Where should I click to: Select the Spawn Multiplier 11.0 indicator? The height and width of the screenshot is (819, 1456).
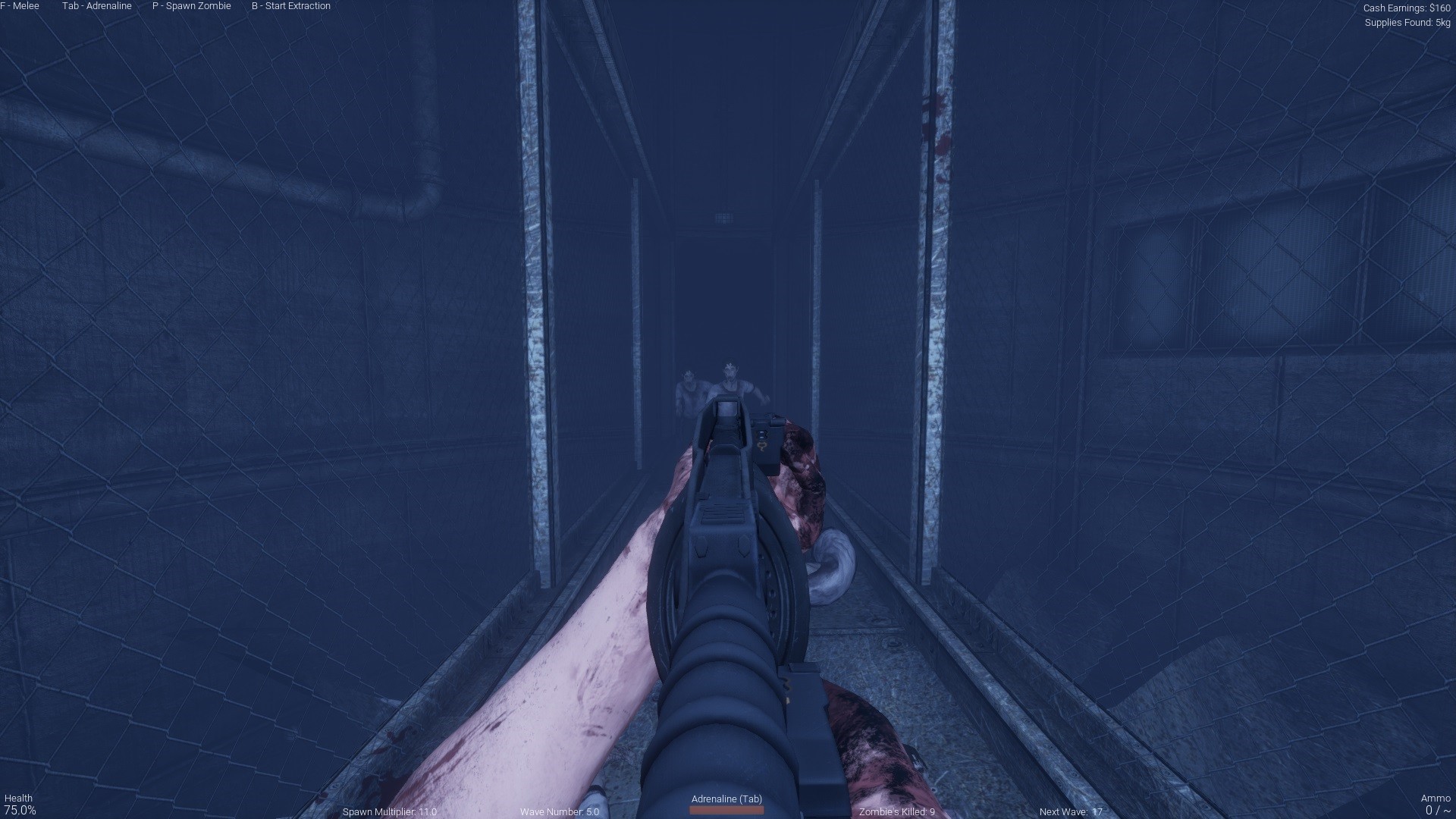pyautogui.click(x=390, y=811)
